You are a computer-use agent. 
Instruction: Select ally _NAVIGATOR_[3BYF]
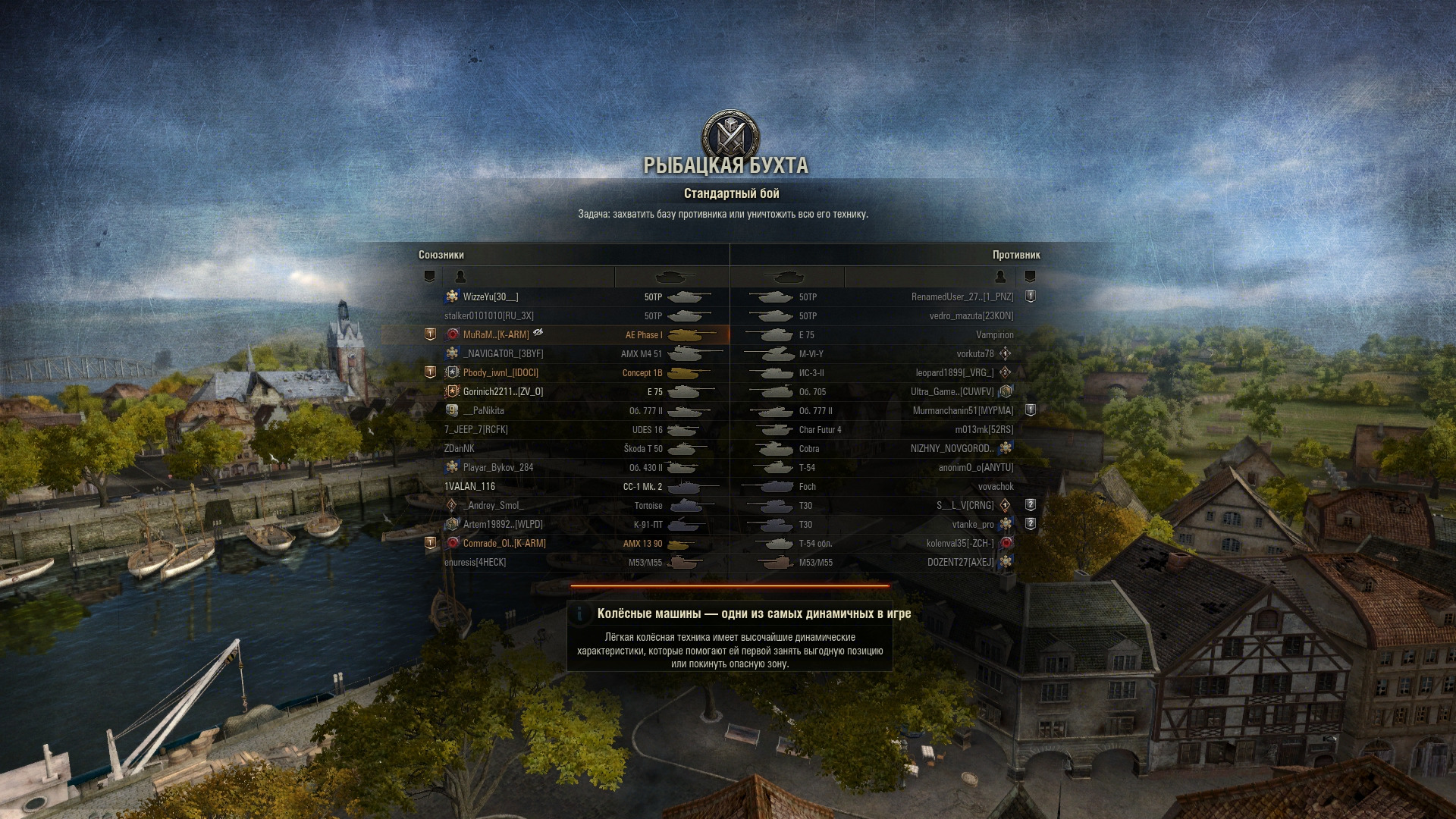(x=503, y=354)
